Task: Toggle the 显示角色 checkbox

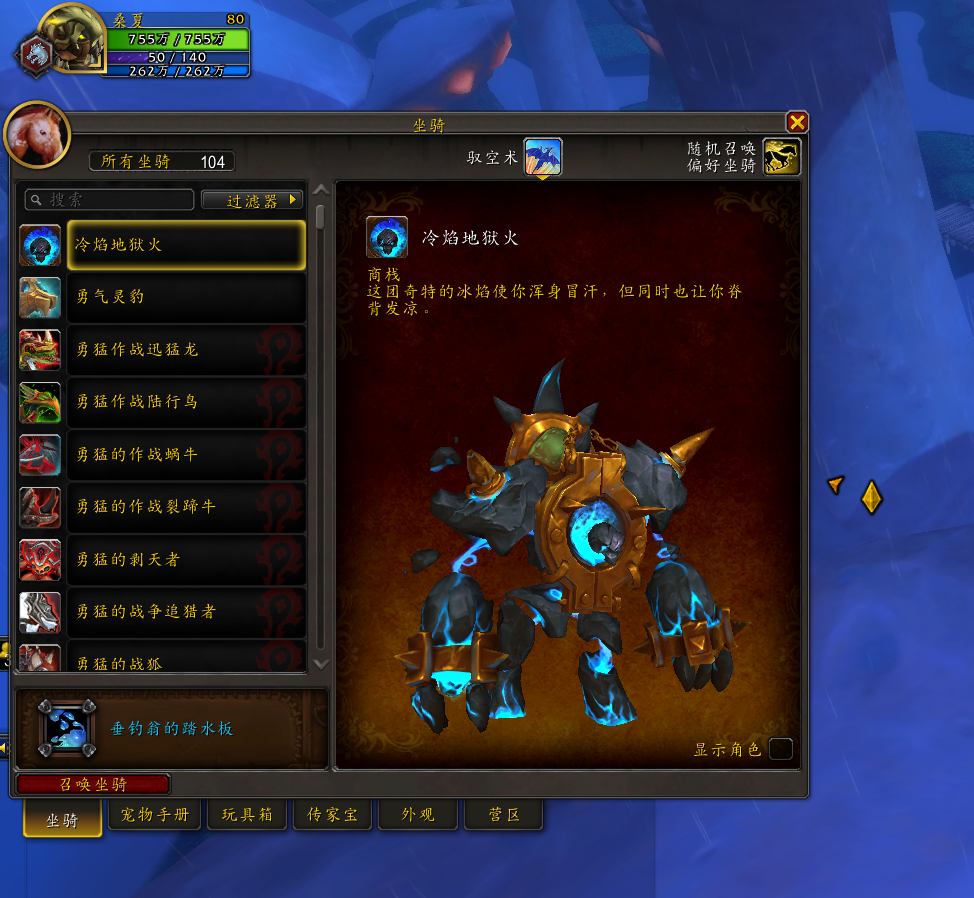Action: tap(781, 749)
